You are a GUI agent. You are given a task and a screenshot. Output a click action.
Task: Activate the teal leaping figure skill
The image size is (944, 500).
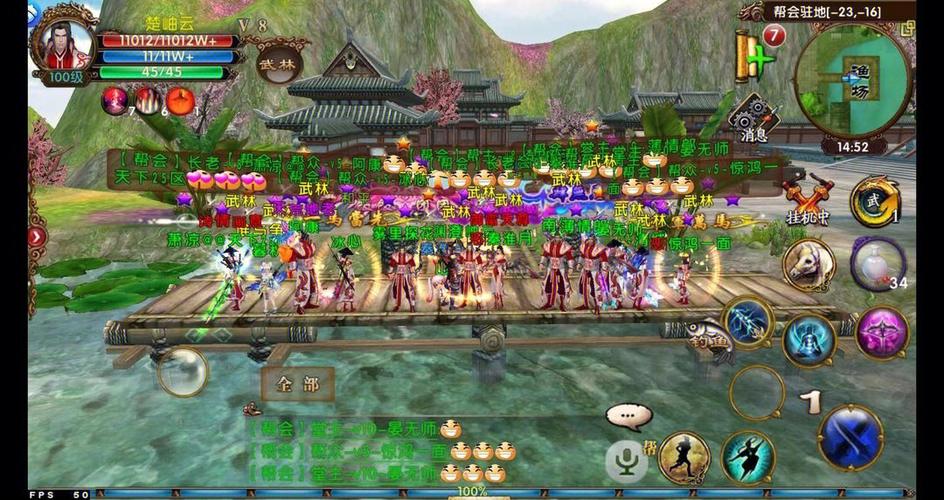click(747, 458)
